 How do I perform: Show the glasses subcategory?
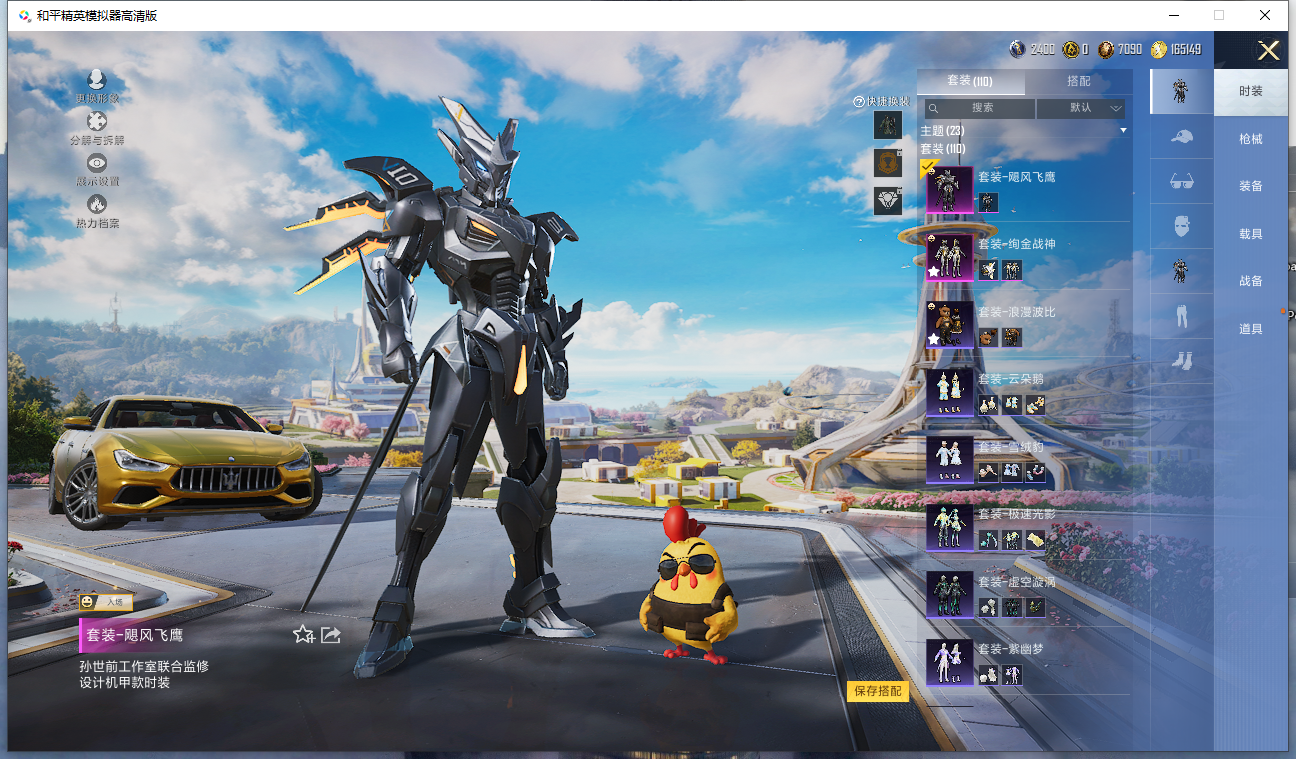tap(1181, 182)
